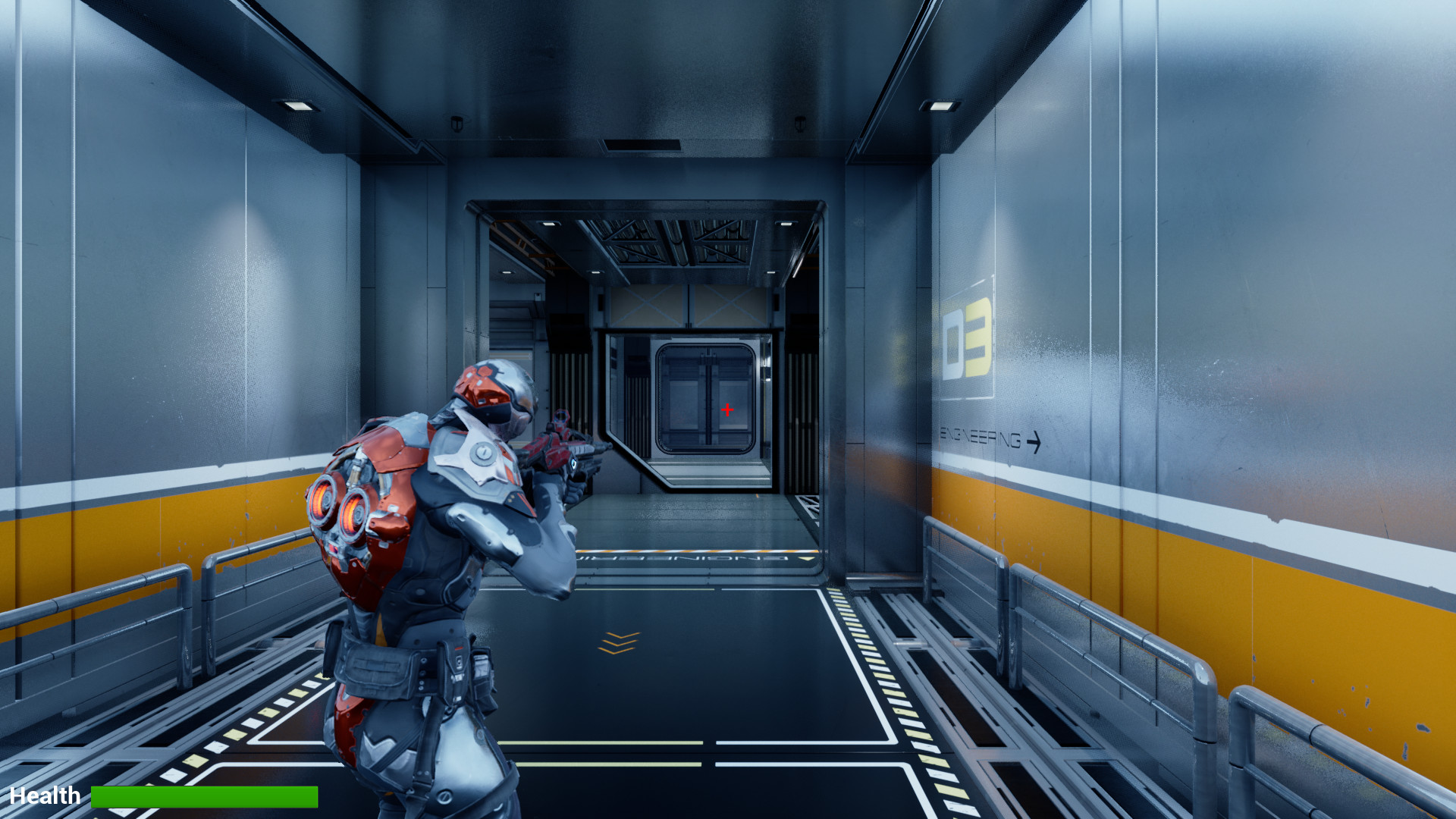Screen dimensions: 1456x819
Task: Click the red crosshair at screen center
Action: [x=727, y=409]
